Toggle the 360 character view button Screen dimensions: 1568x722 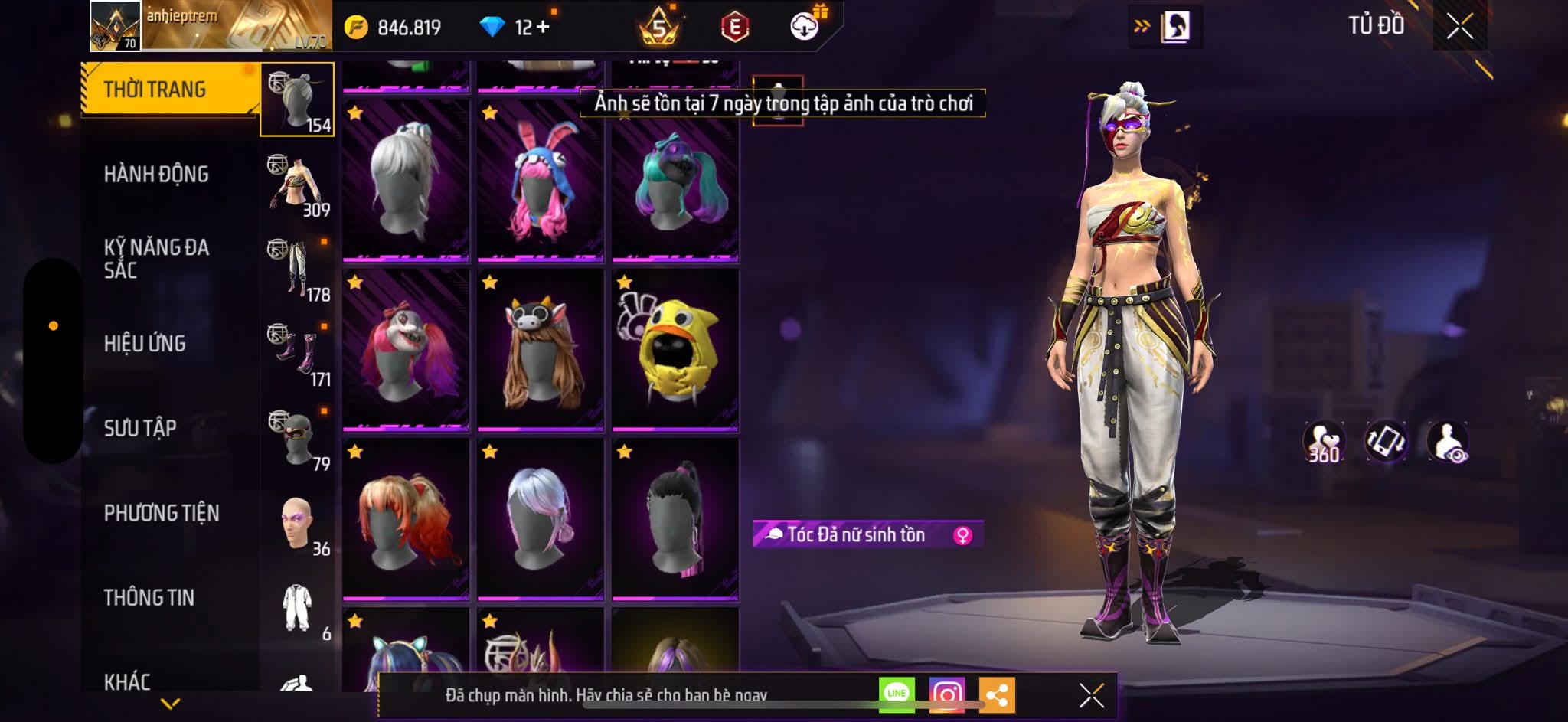coord(1324,442)
